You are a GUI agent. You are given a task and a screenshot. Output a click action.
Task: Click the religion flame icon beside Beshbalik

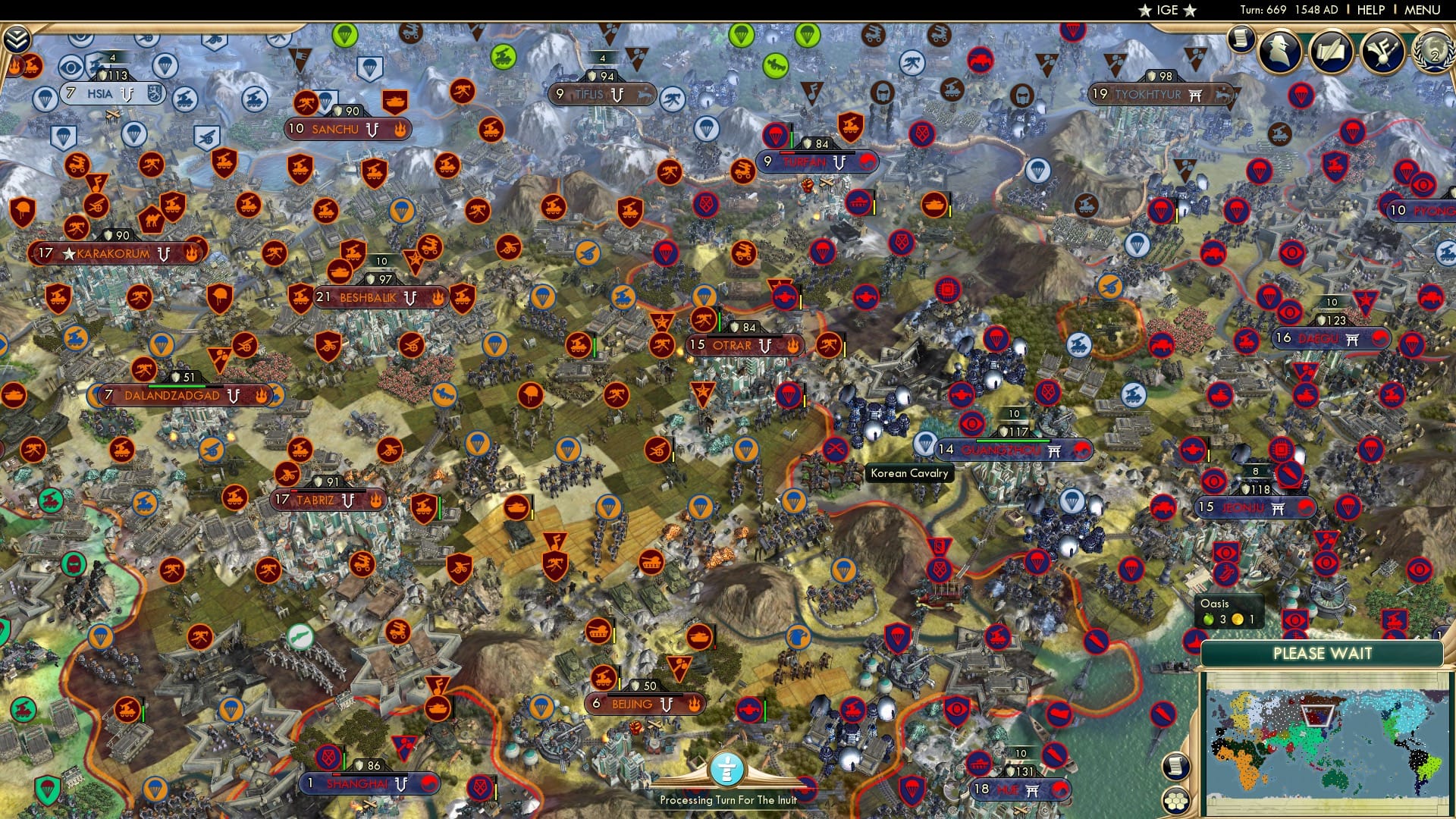pyautogui.click(x=438, y=298)
